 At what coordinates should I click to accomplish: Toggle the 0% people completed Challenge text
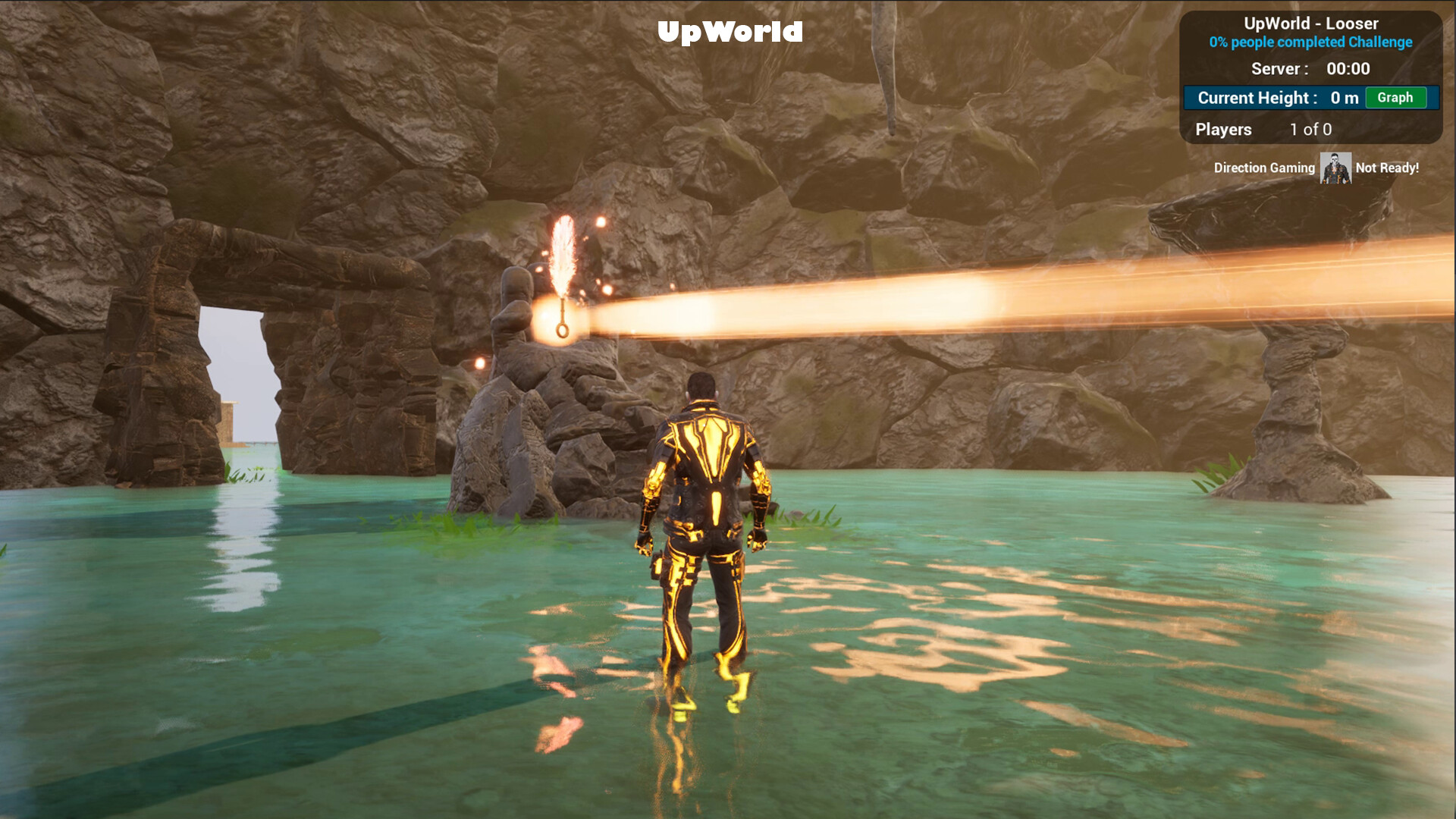[1310, 42]
